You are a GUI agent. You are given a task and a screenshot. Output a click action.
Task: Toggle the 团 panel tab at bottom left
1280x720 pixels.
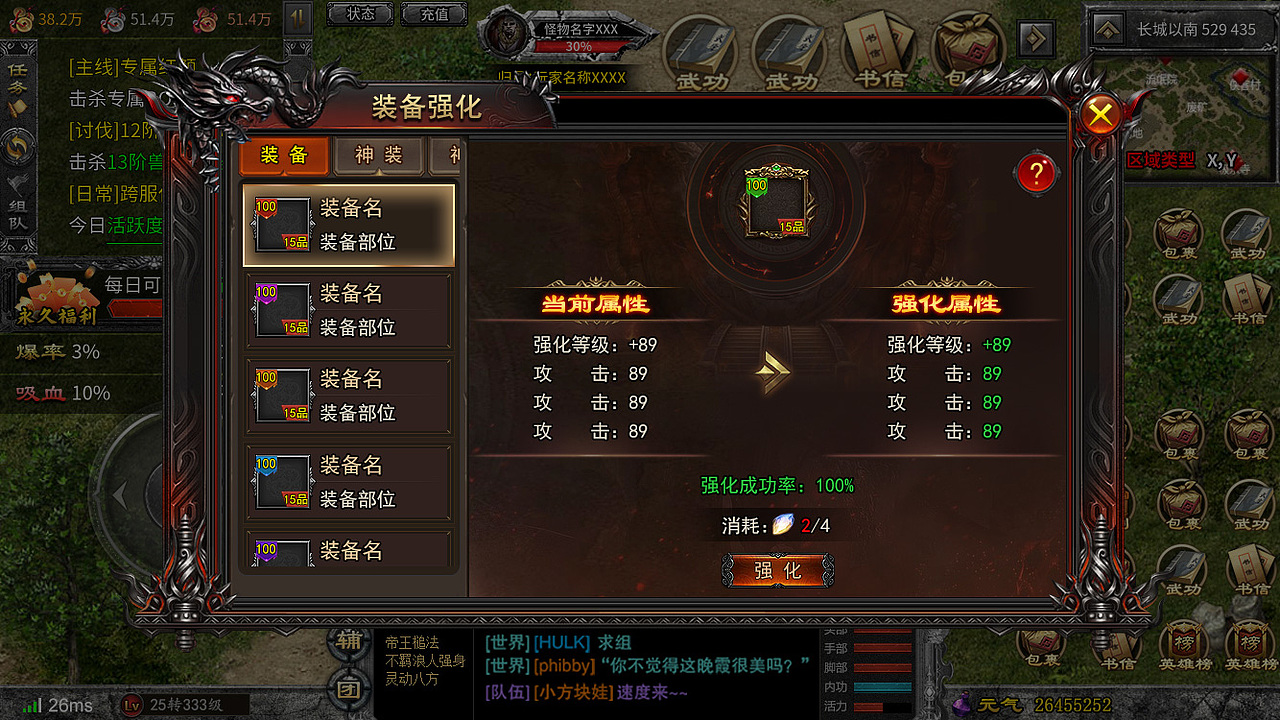coord(348,687)
